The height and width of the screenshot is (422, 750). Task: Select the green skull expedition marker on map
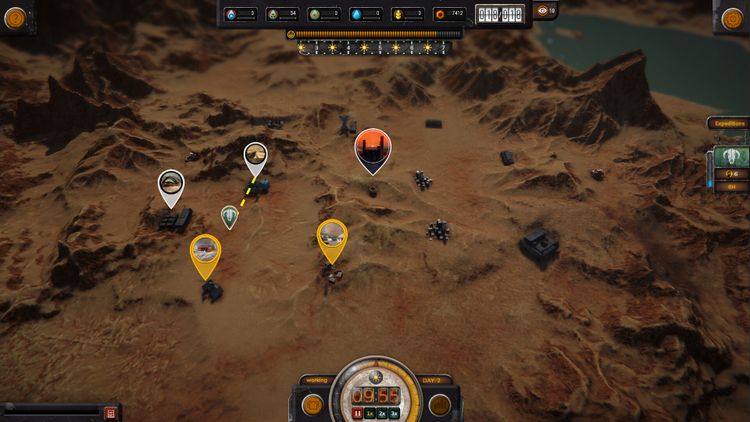tap(230, 215)
